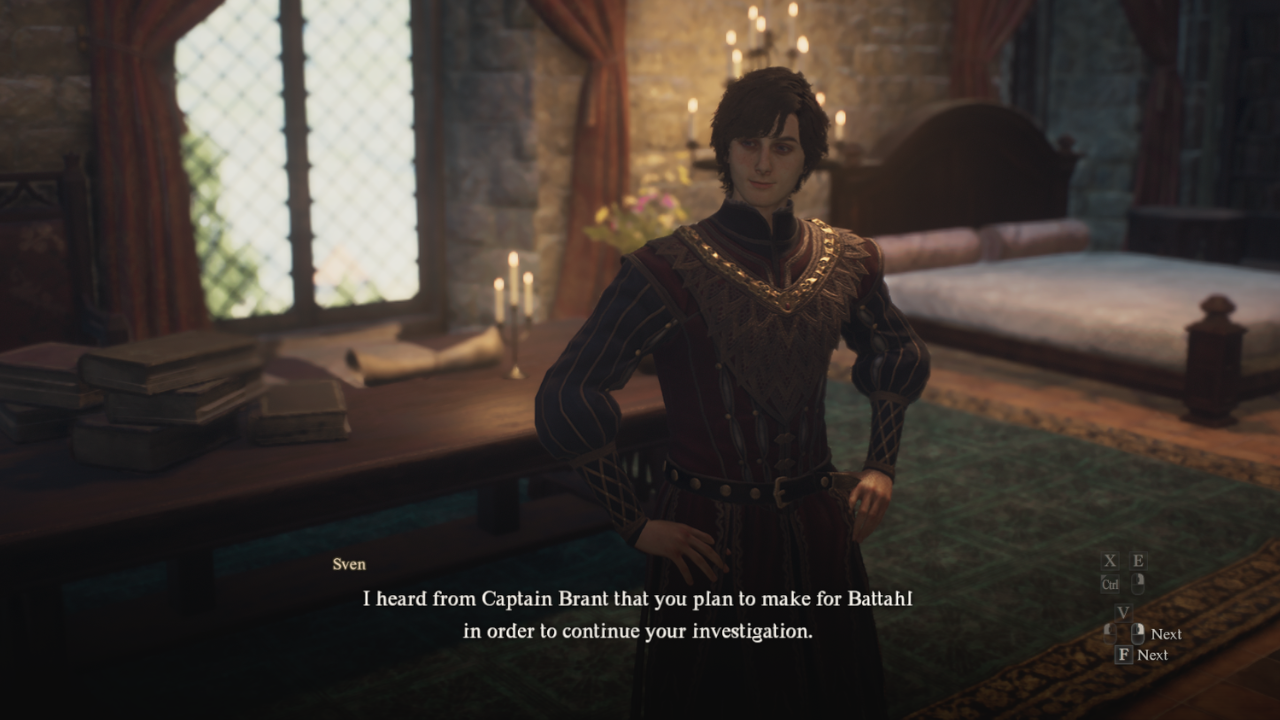
Task: Click the F key prompt icon
Action: click(x=1125, y=654)
